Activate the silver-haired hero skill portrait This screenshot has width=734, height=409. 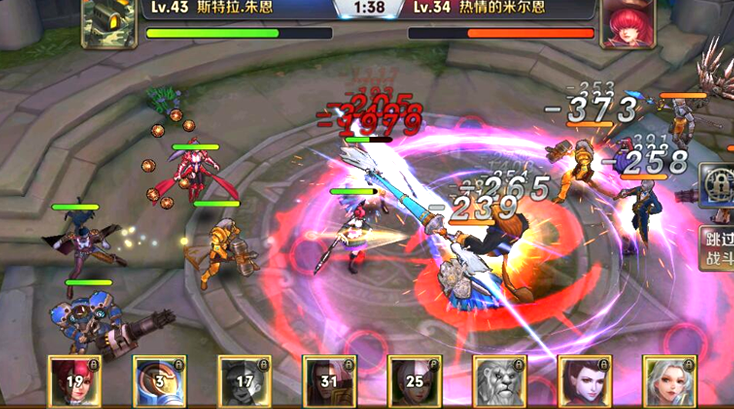click(x=669, y=381)
